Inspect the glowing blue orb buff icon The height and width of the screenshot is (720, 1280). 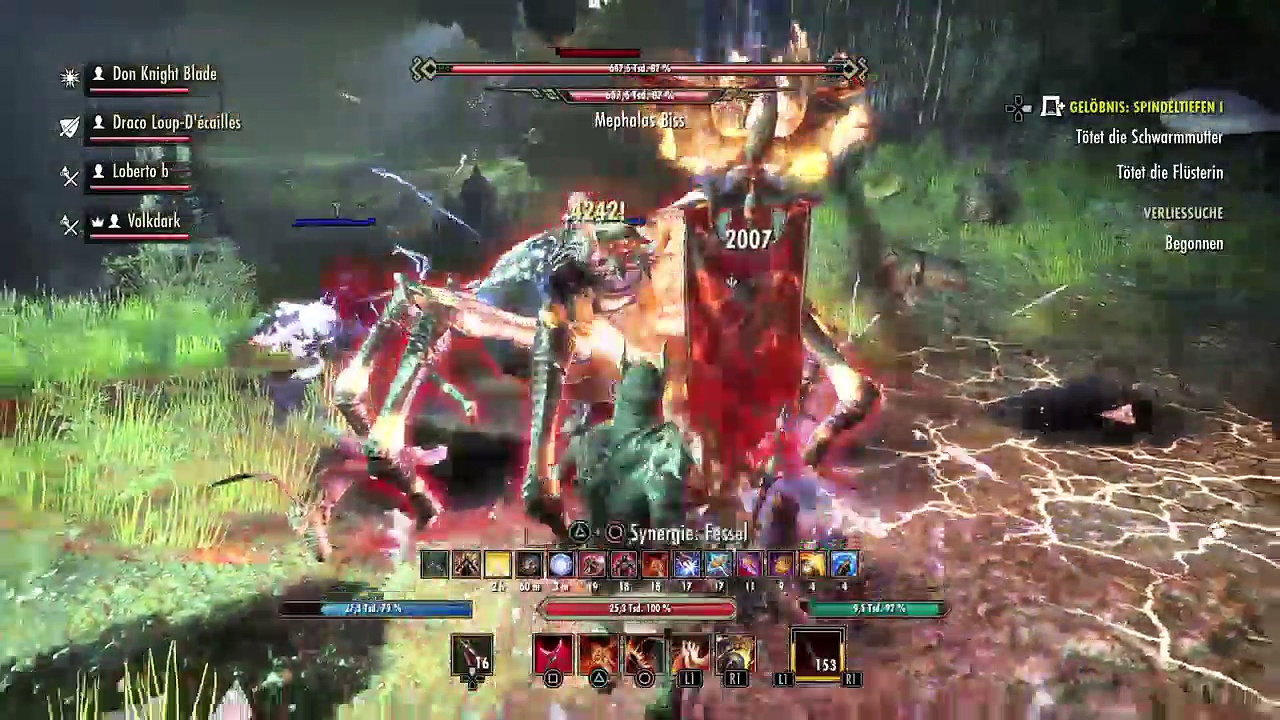pyautogui.click(x=560, y=565)
